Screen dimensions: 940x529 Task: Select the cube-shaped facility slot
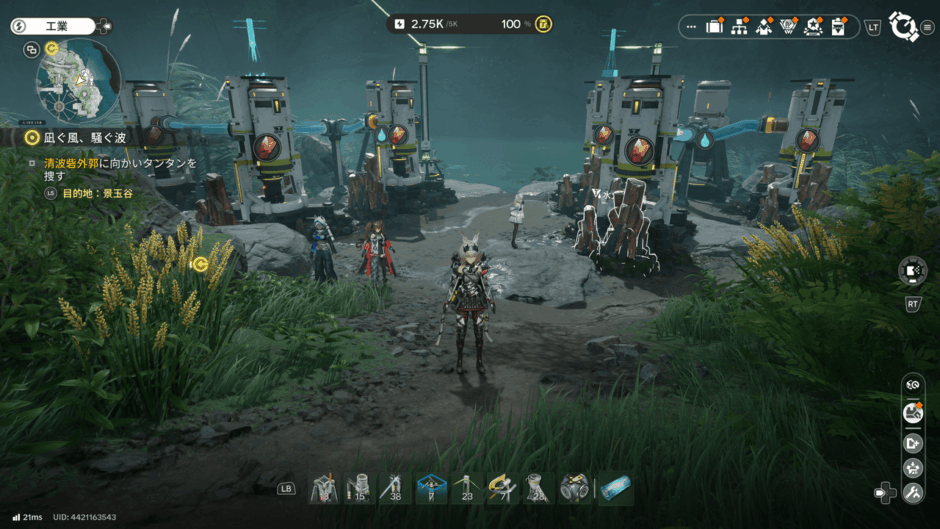point(574,488)
